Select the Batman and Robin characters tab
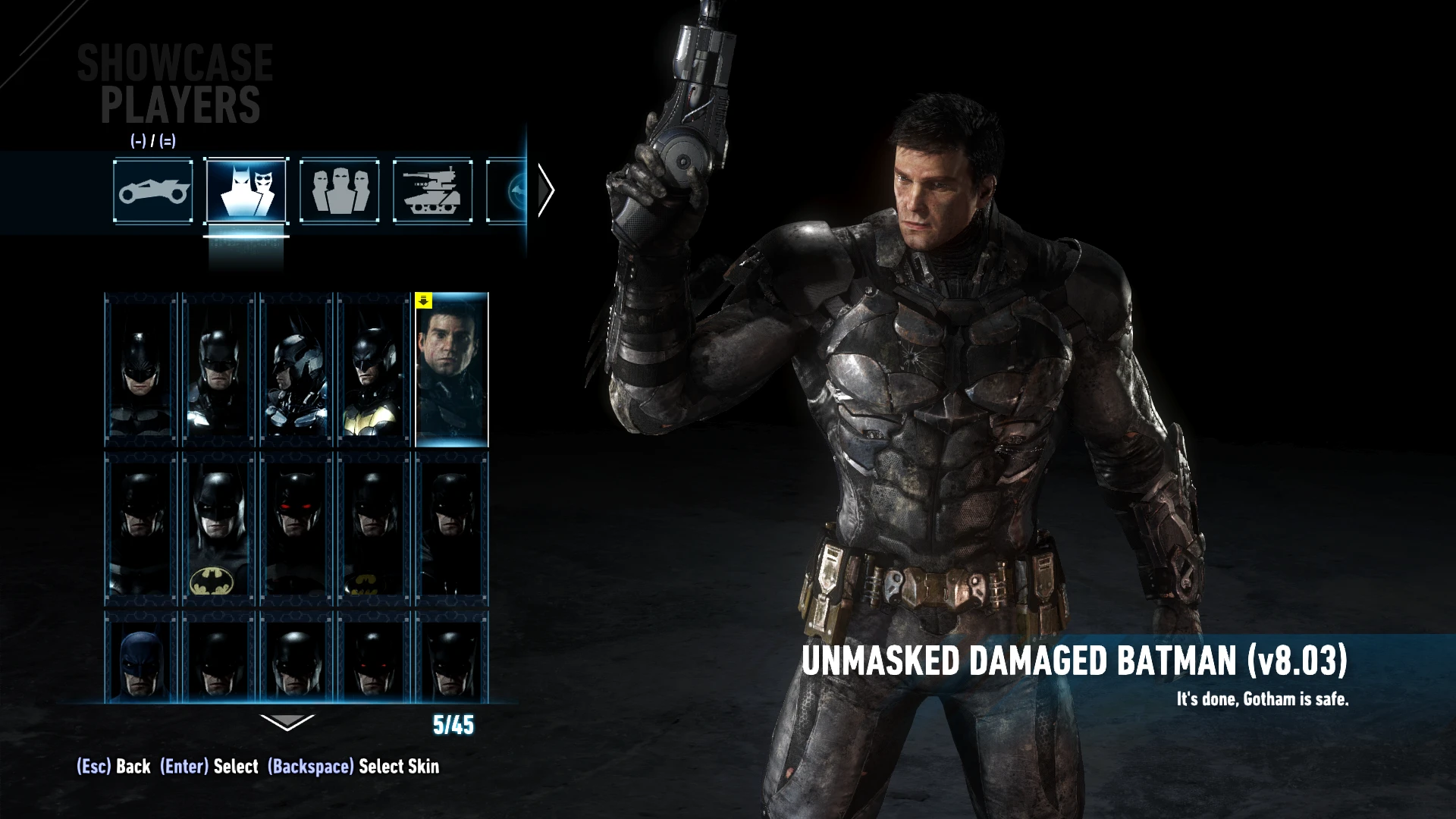 (x=246, y=190)
